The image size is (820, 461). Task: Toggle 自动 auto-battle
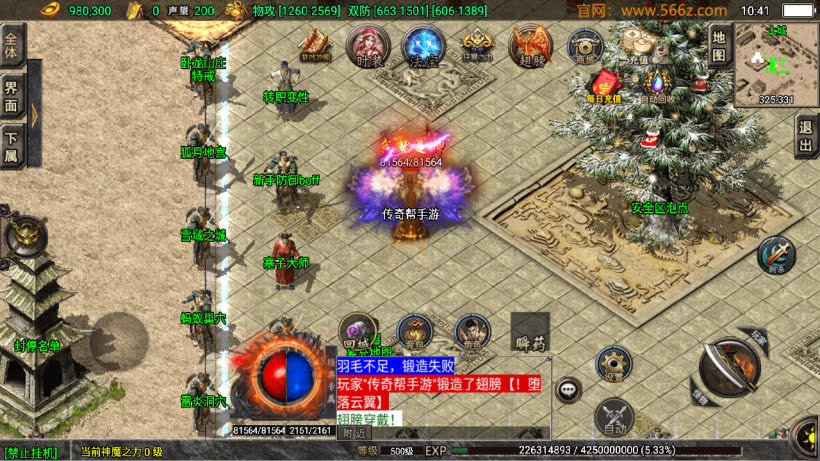[613, 417]
